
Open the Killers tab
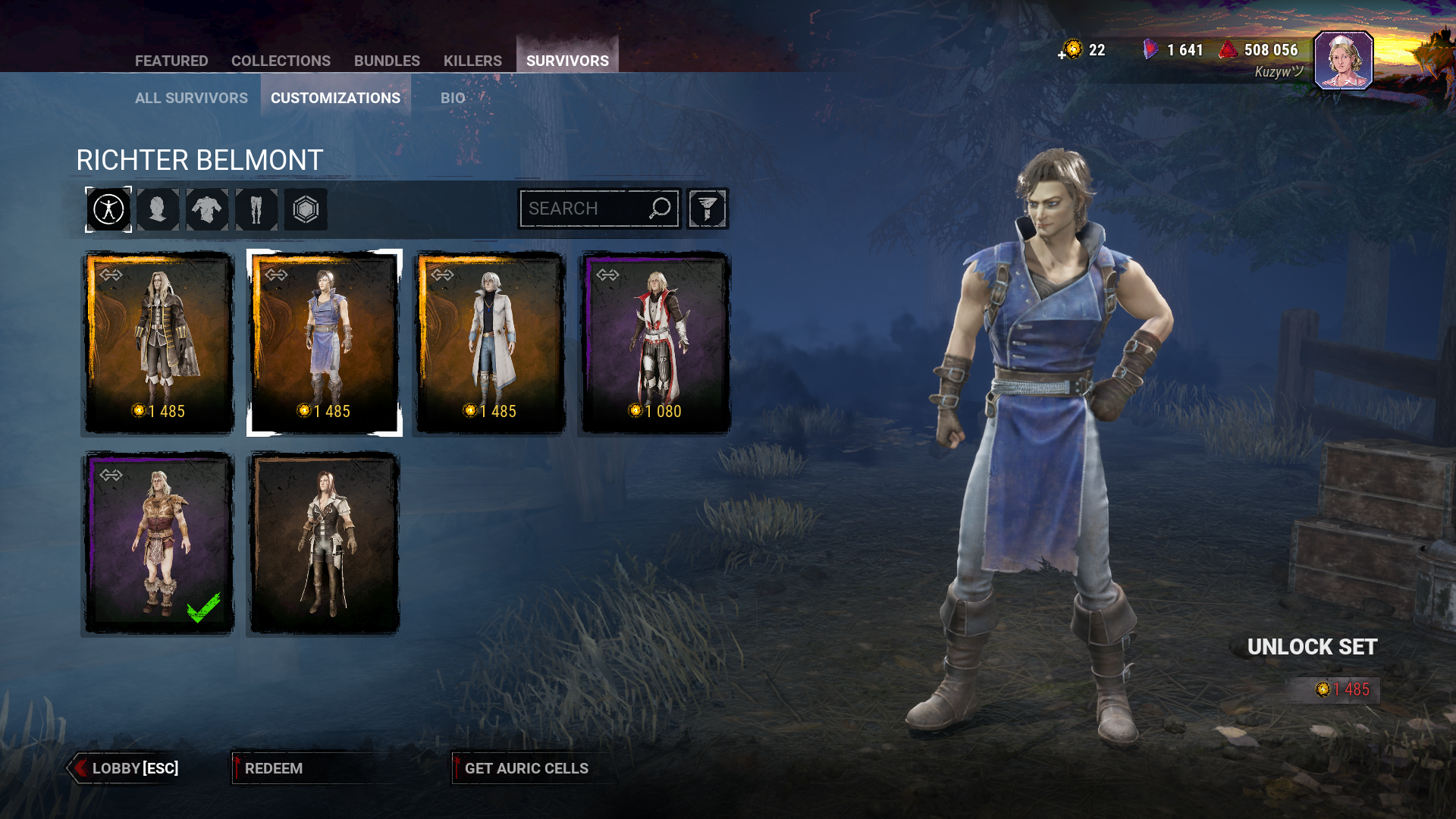472,61
